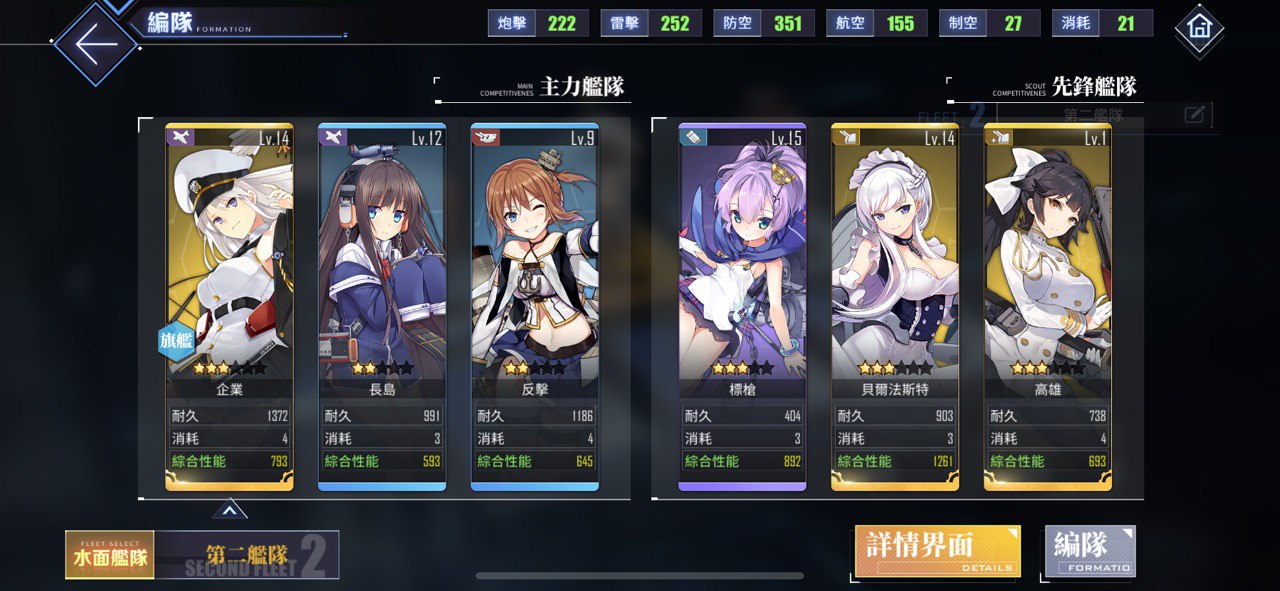Expand the fleet list up arrow
Screen dimensions: 1280x591
pos(229,511)
